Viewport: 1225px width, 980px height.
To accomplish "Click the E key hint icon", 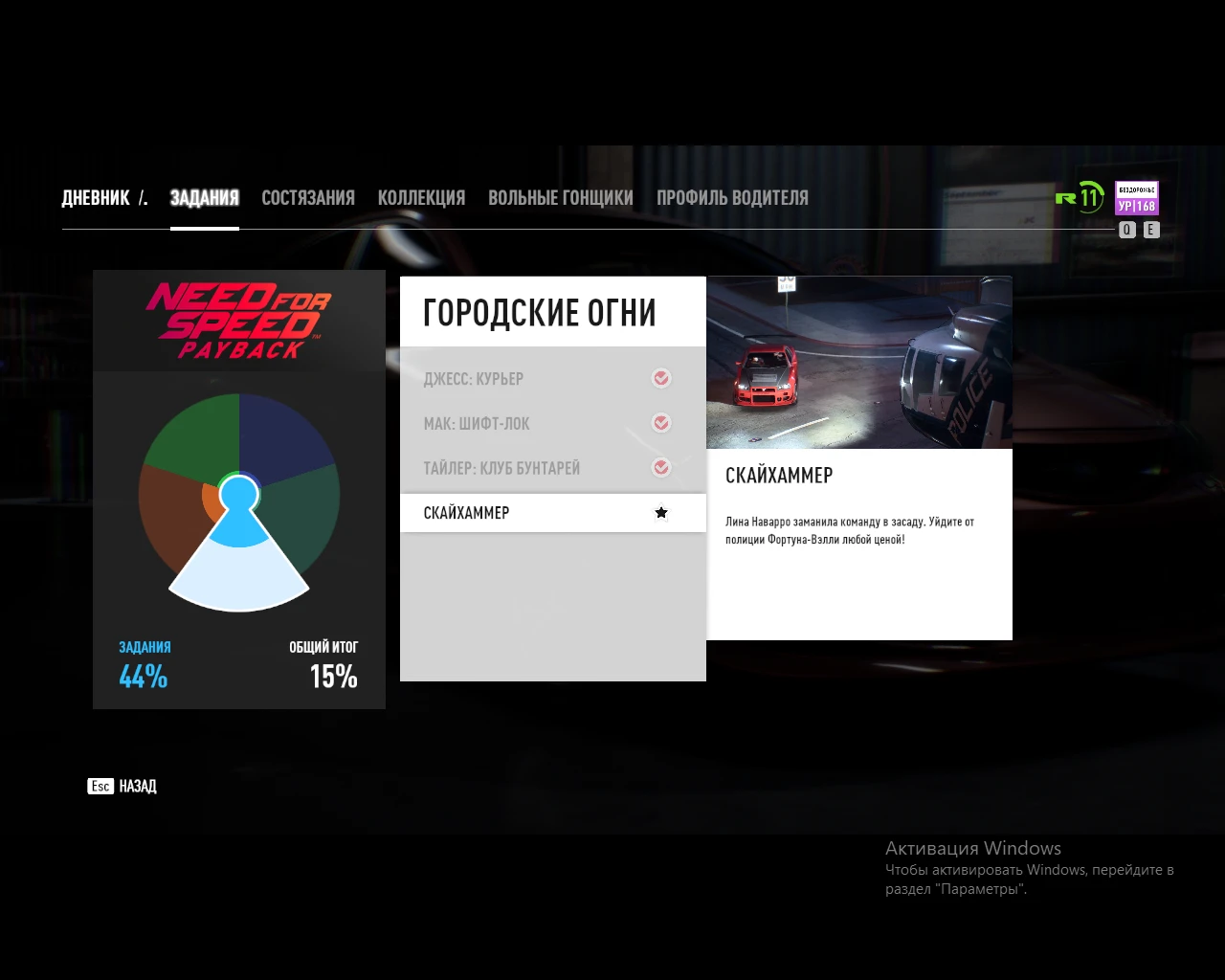I will [x=1151, y=230].
